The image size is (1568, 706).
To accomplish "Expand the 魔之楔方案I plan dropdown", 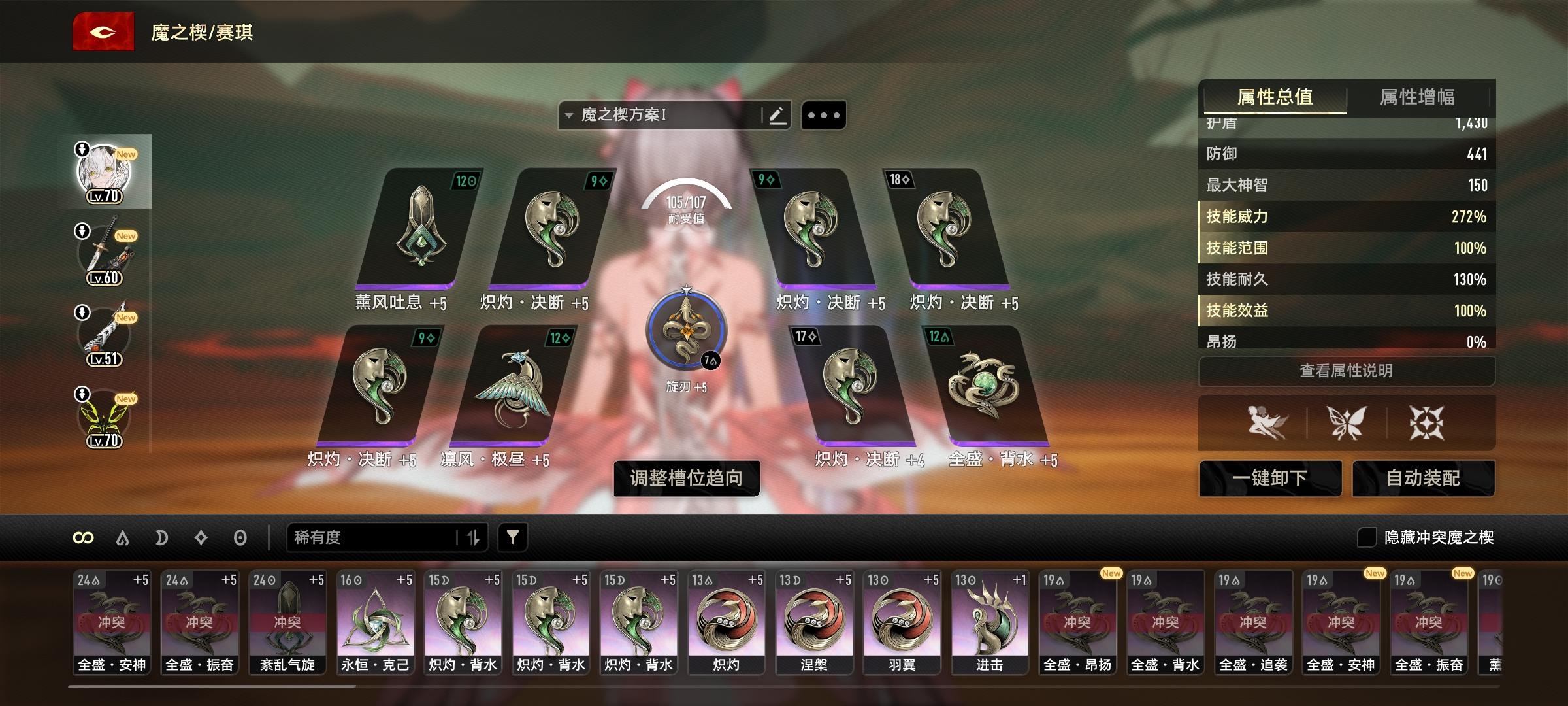I will 570,114.
